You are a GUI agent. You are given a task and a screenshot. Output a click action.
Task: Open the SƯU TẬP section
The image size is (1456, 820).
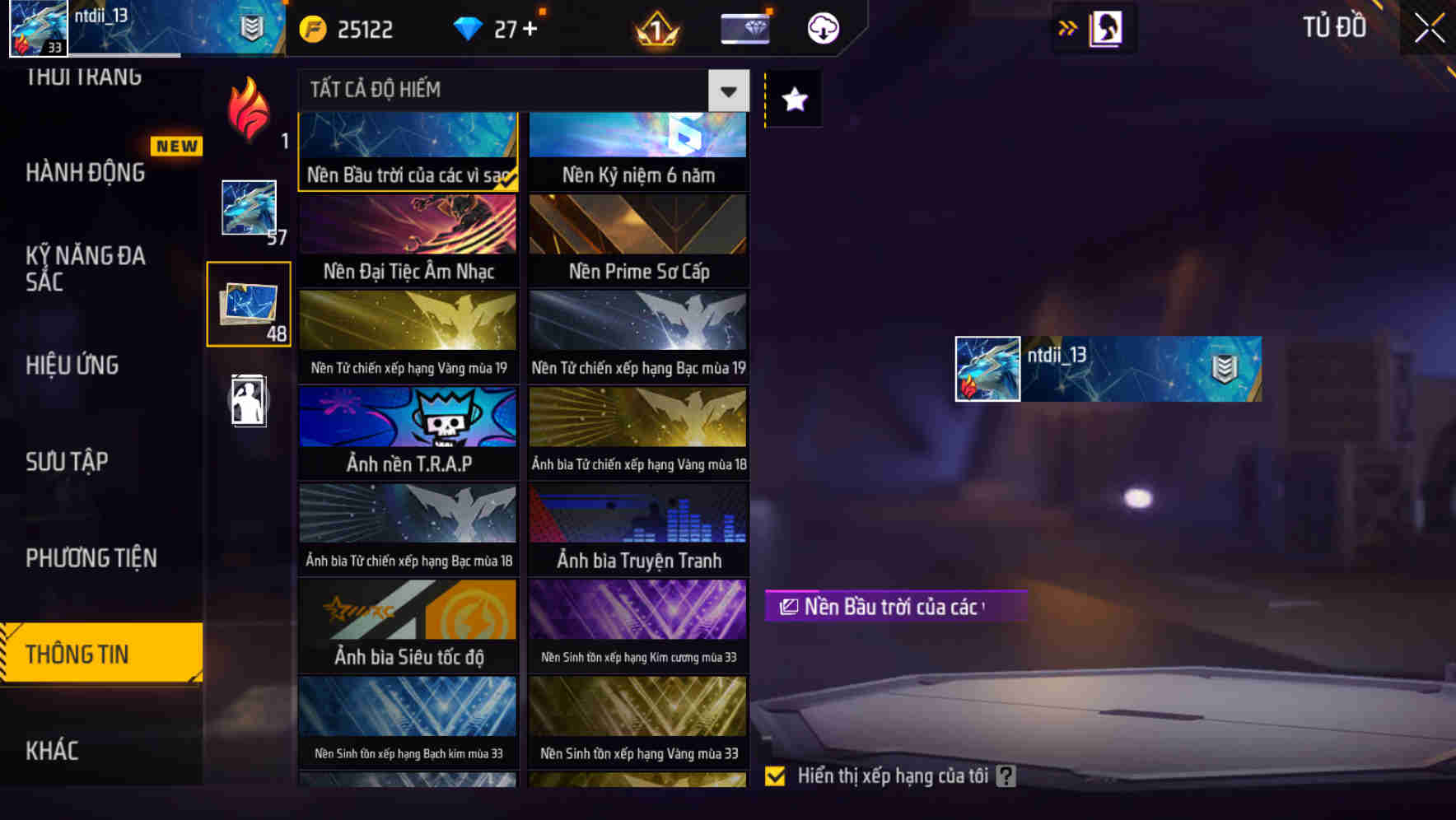click(x=66, y=461)
